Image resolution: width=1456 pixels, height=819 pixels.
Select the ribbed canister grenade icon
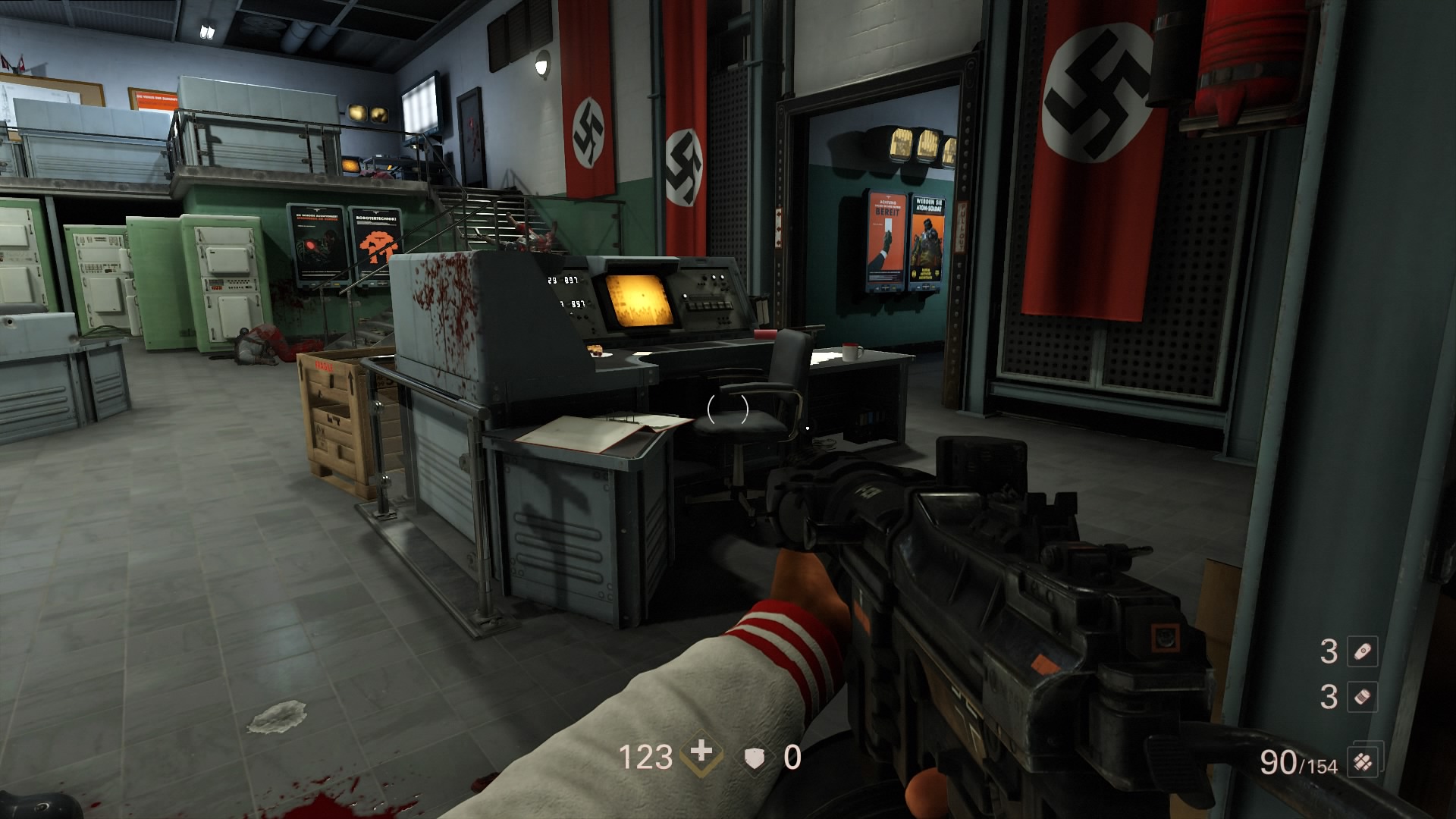[x=1362, y=697]
